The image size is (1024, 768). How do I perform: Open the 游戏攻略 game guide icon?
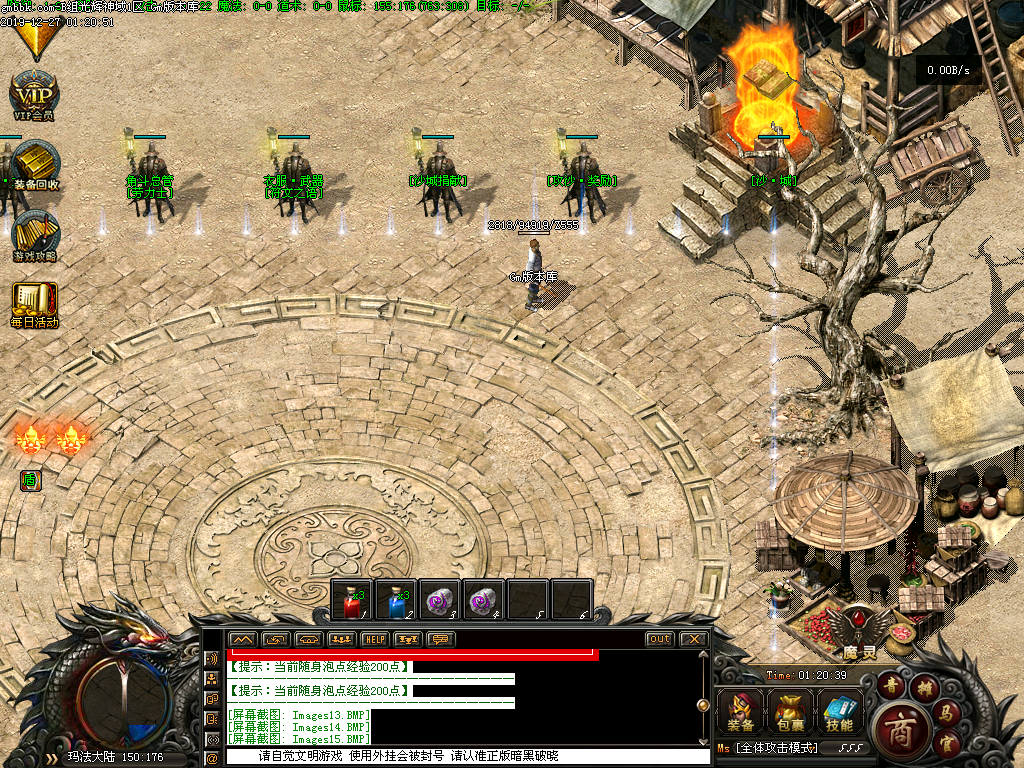click(35, 236)
